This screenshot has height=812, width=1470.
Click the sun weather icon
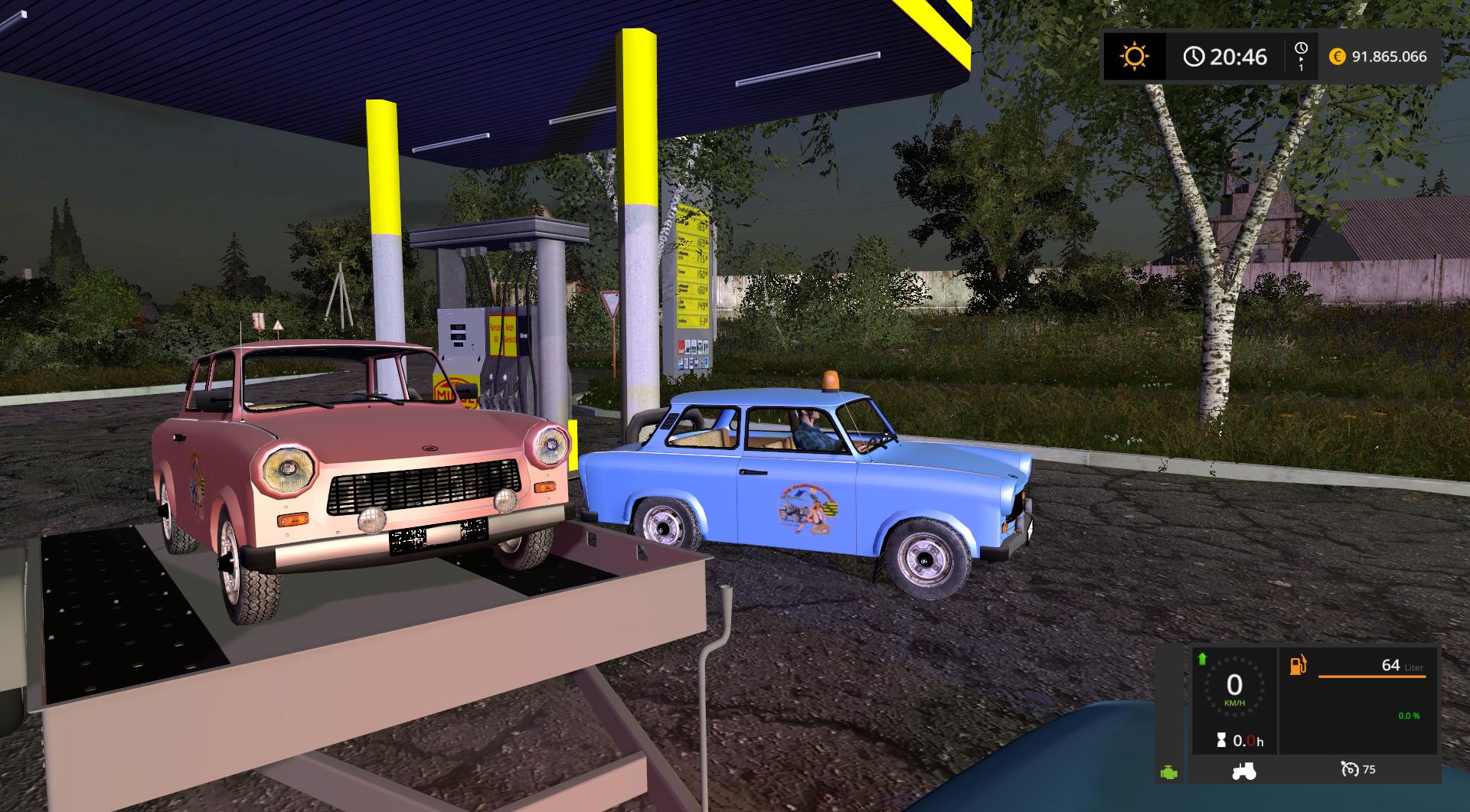(x=1134, y=57)
